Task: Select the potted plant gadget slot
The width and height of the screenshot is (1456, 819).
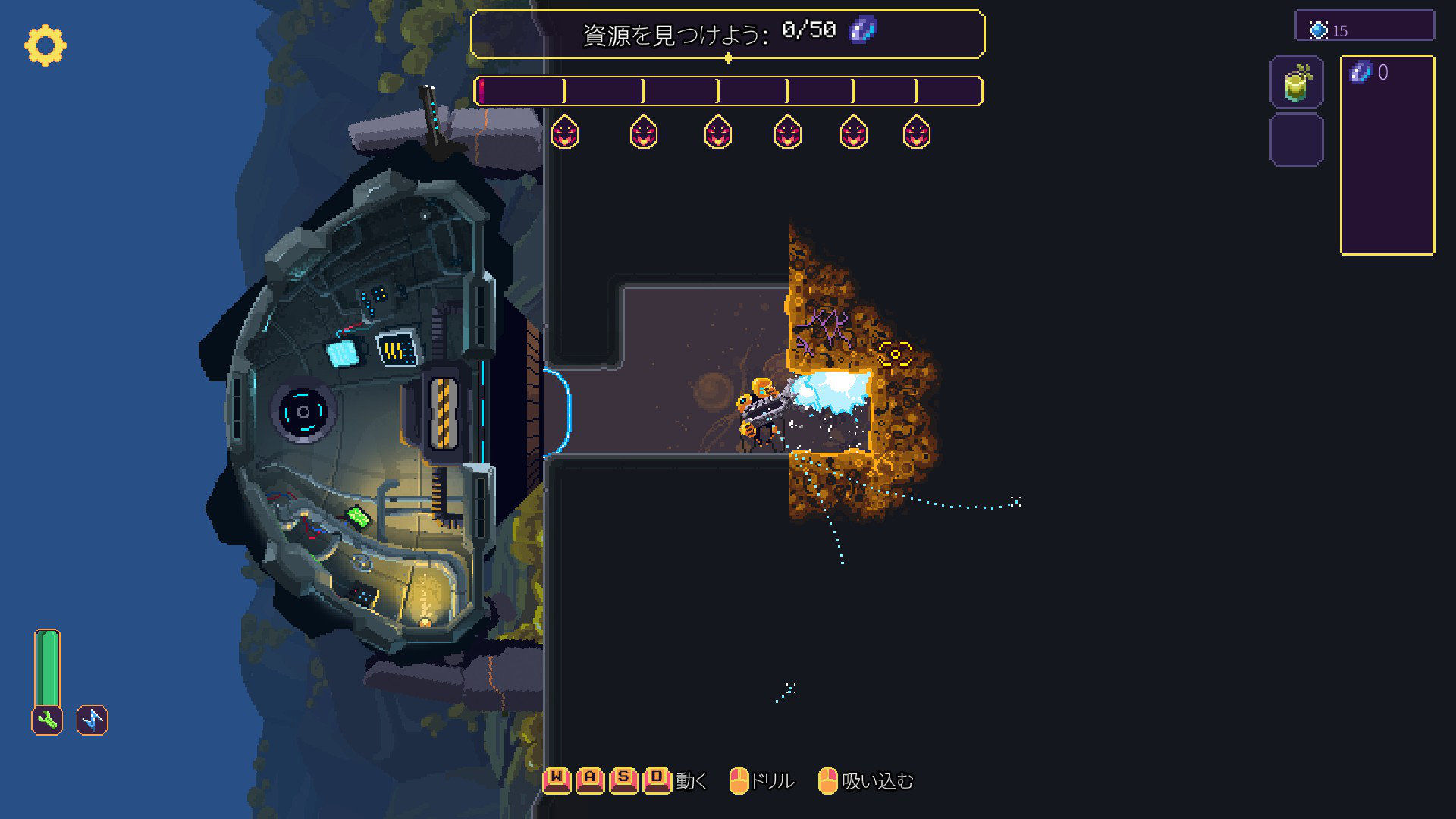Action: [x=1297, y=82]
